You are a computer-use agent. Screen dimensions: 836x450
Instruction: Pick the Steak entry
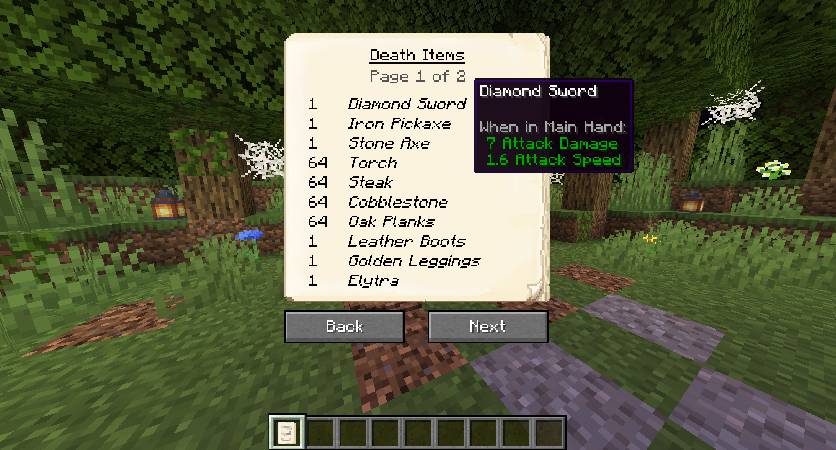[370, 182]
